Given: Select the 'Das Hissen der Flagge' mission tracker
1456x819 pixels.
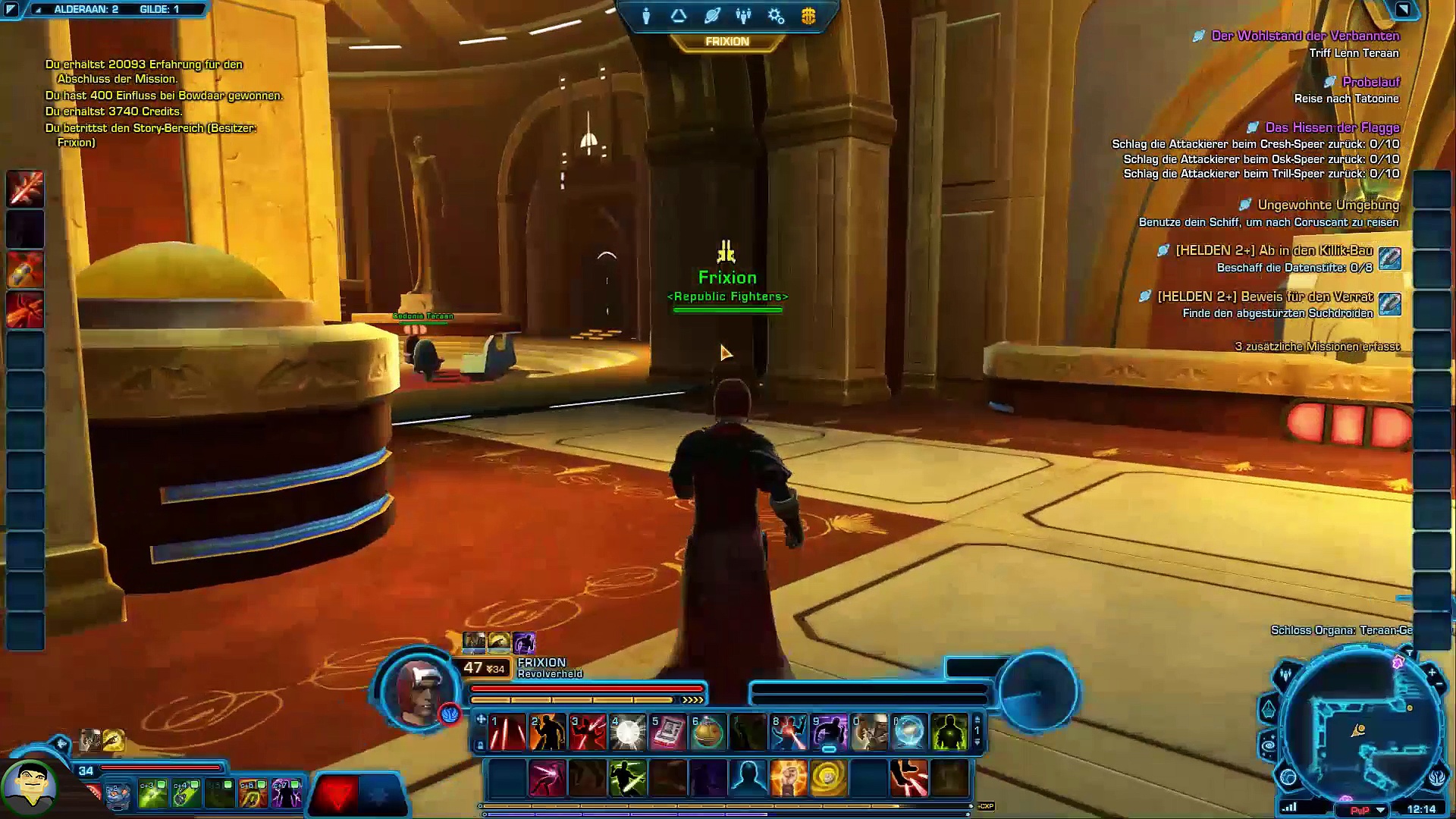Looking at the screenshot, I should point(1332,127).
